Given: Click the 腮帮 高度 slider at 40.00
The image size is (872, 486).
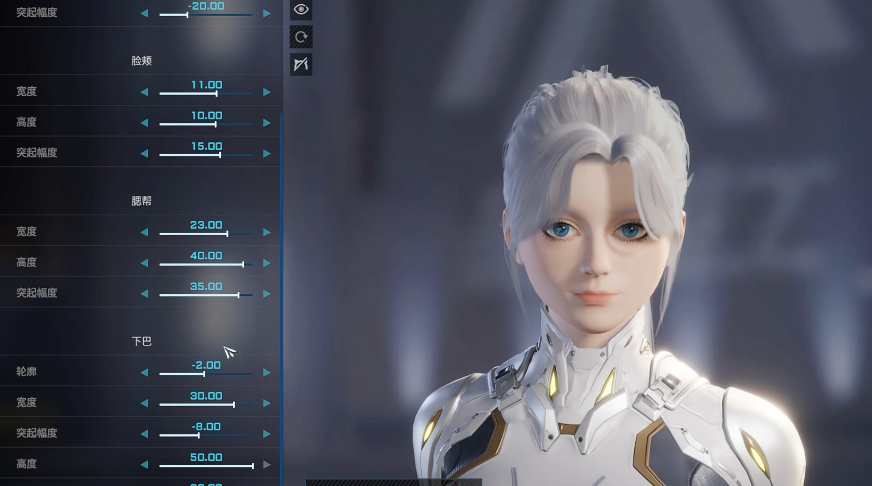Looking at the screenshot, I should (243, 264).
